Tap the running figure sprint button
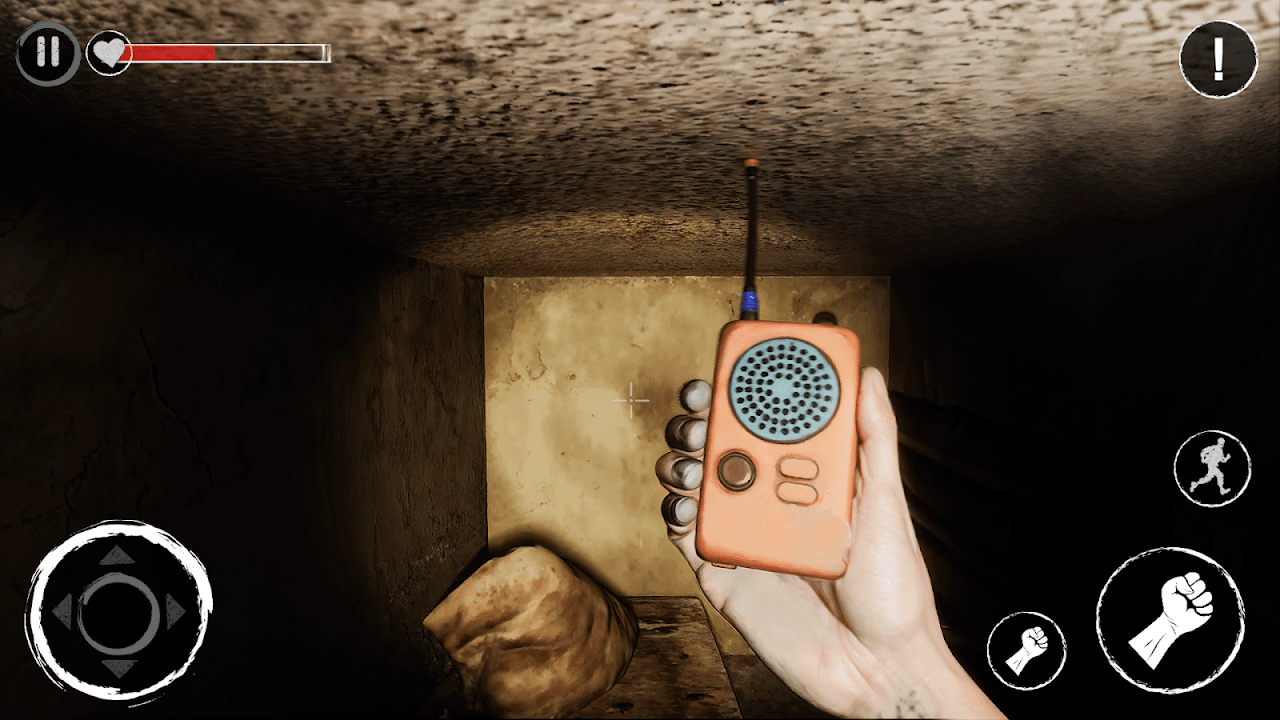 1212,468
